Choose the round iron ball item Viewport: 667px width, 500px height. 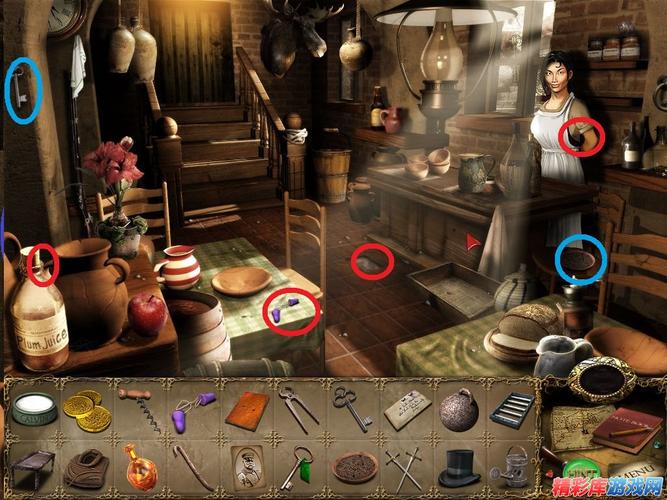pyautogui.click(x=459, y=410)
